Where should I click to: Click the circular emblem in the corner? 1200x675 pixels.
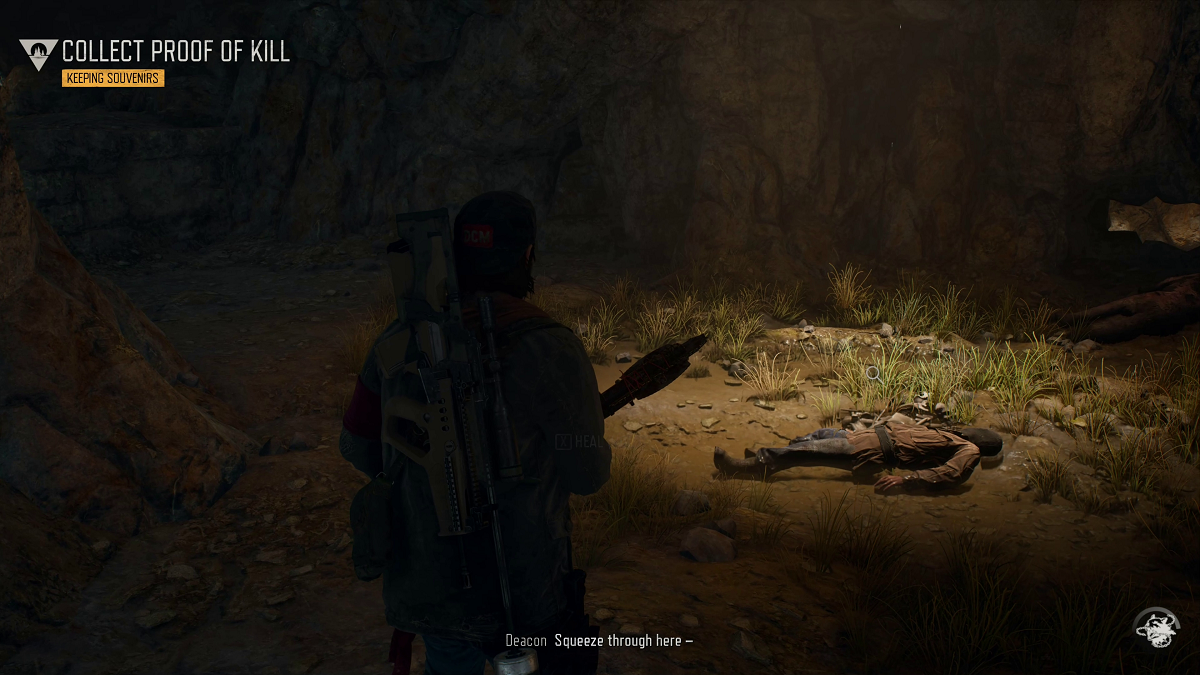(x=1156, y=628)
